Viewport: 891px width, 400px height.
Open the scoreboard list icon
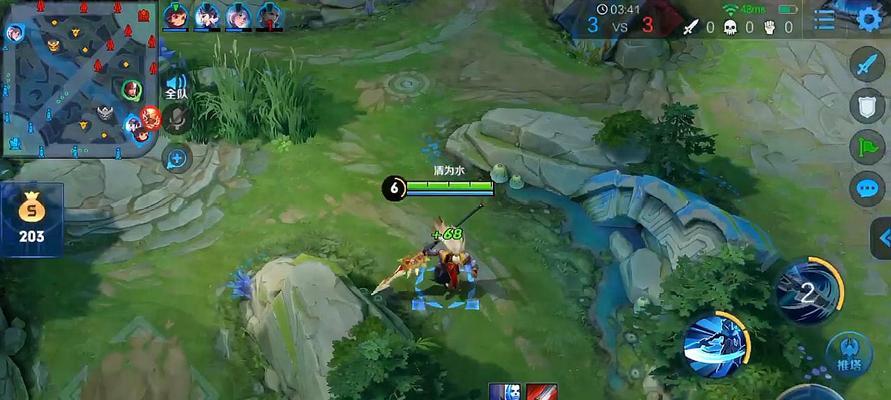[x=826, y=19]
